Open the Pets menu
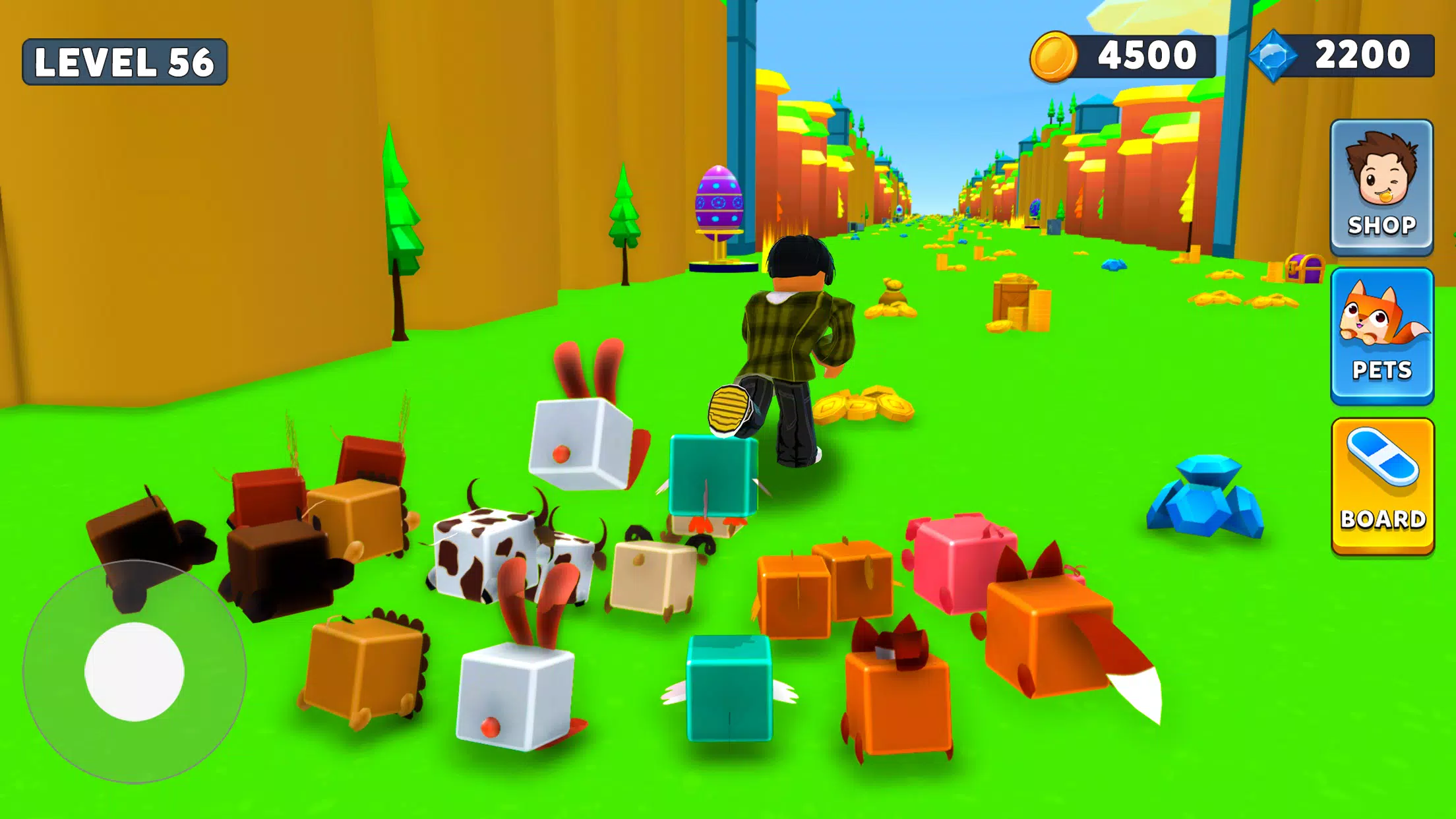Viewport: 1456px width, 819px height. [x=1382, y=336]
